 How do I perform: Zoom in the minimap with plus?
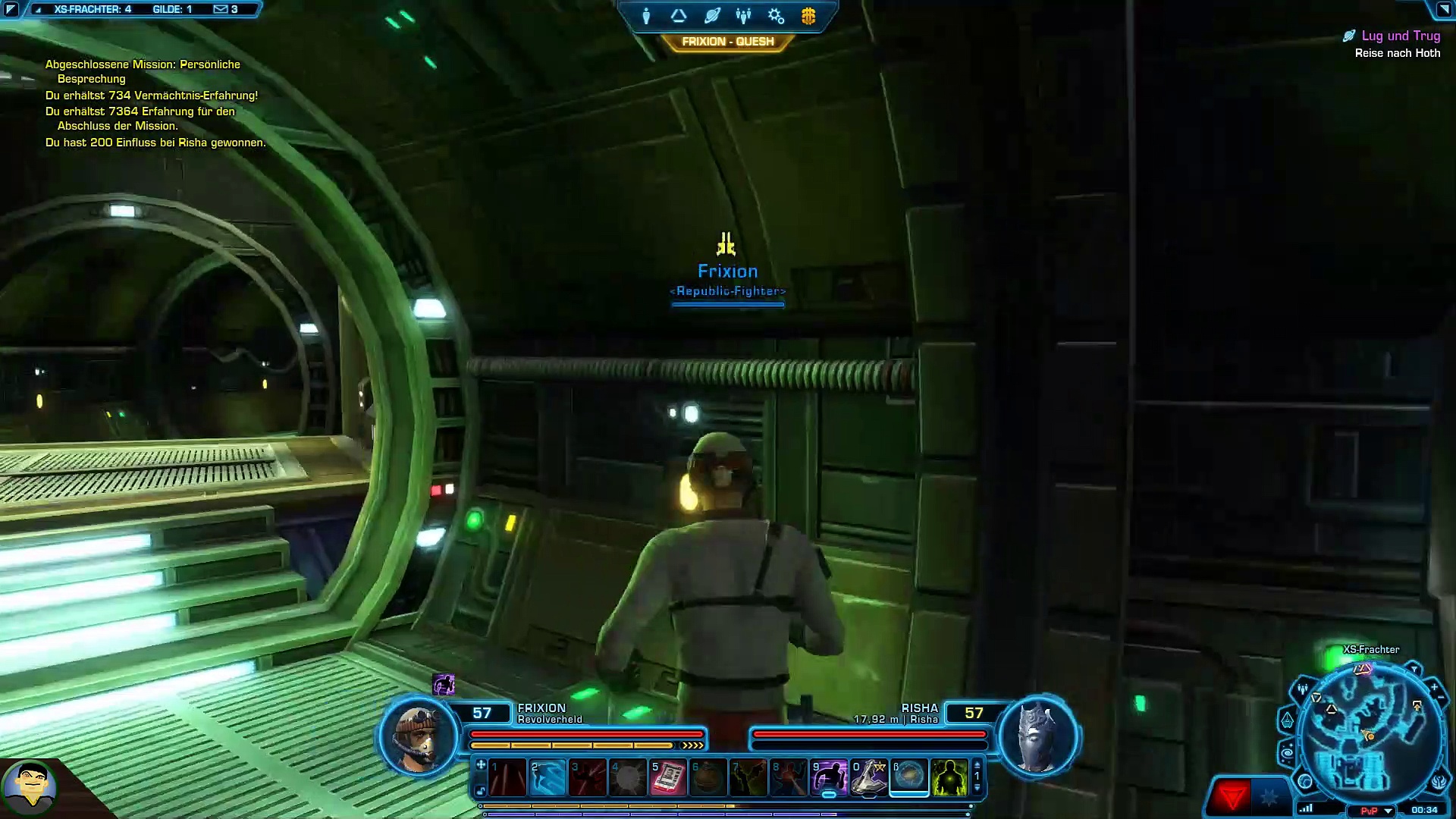point(1434,687)
